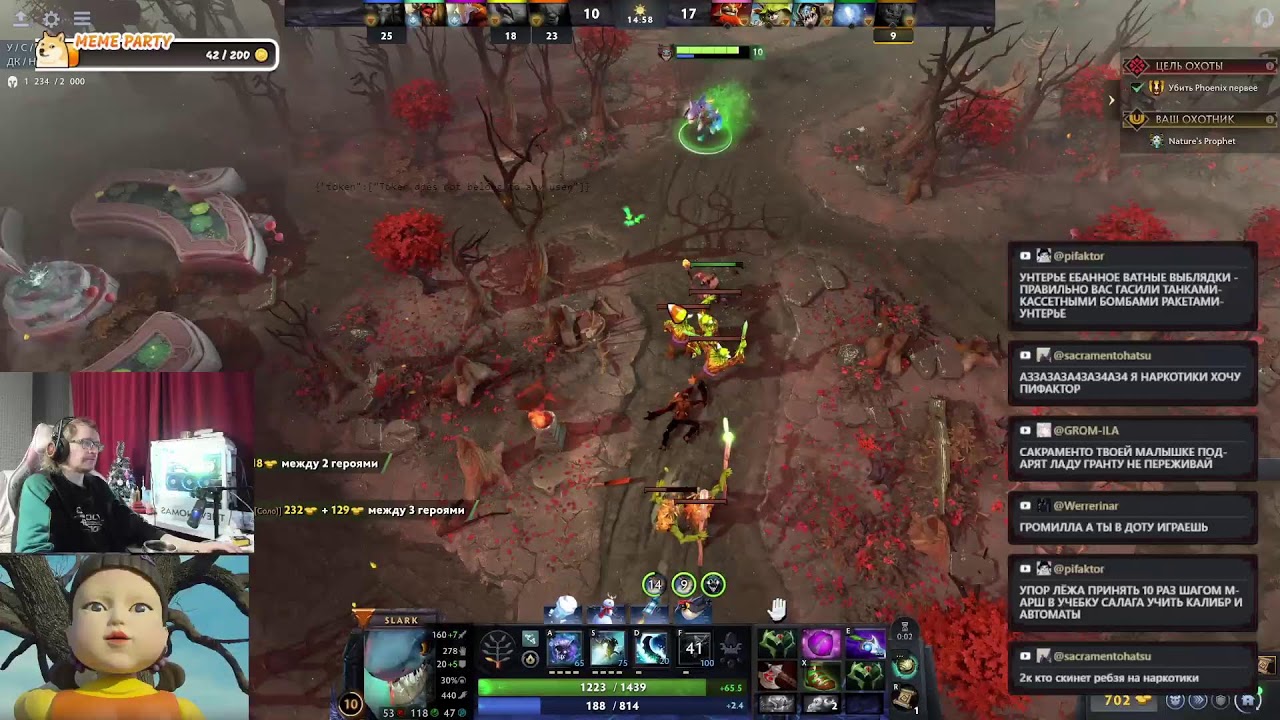The width and height of the screenshot is (1280, 720).
Task: Open the info disclosure on ЦЕЛЬ ОХОТЫ header
Action: point(1268,65)
